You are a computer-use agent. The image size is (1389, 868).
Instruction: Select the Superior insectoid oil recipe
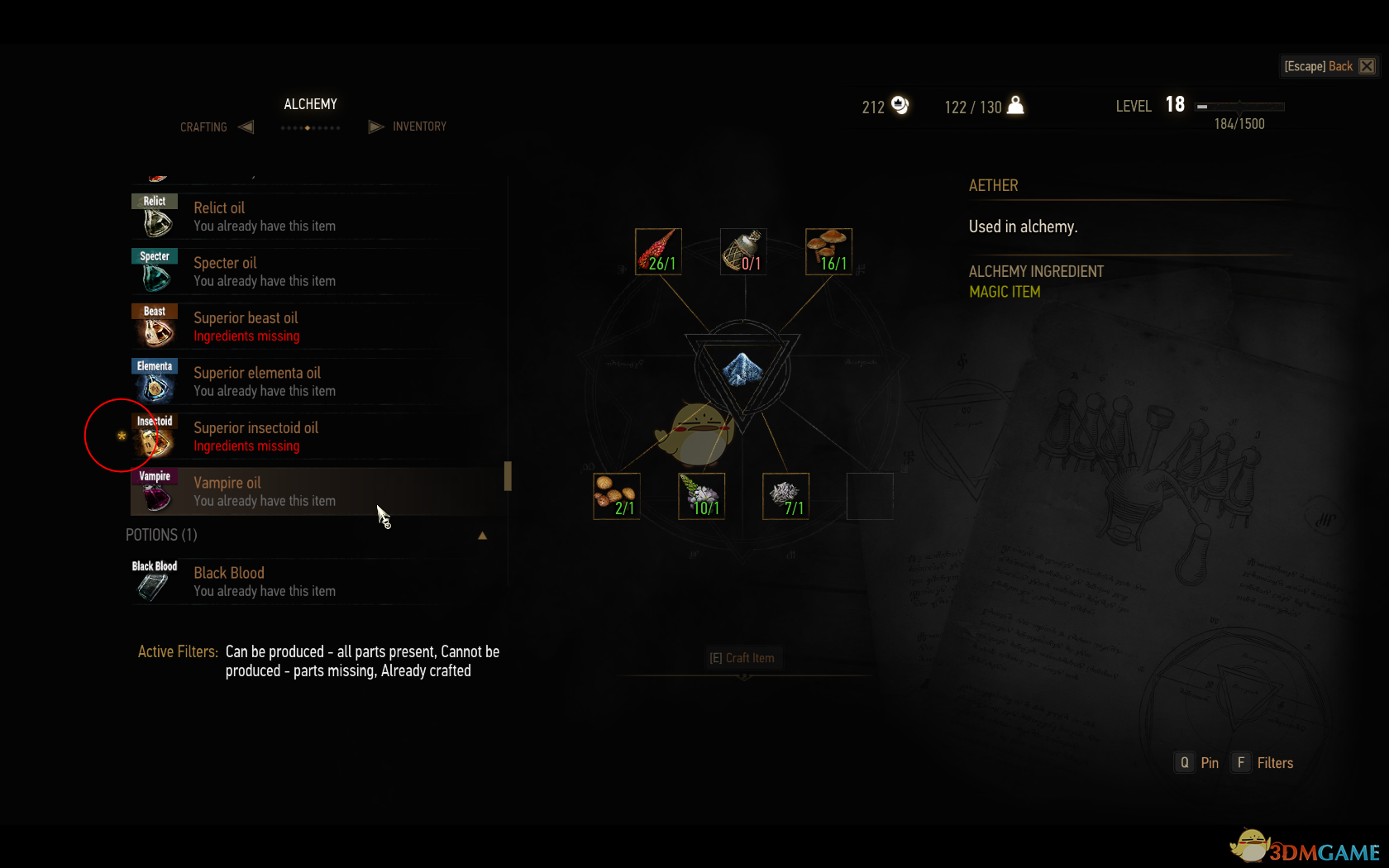tap(256, 436)
